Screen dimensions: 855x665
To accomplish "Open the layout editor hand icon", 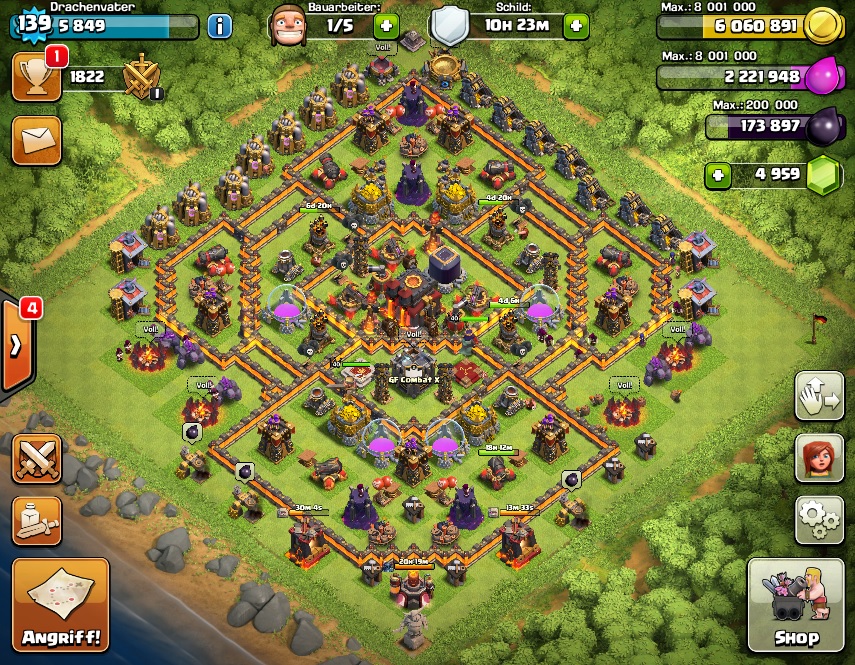I will [819, 397].
